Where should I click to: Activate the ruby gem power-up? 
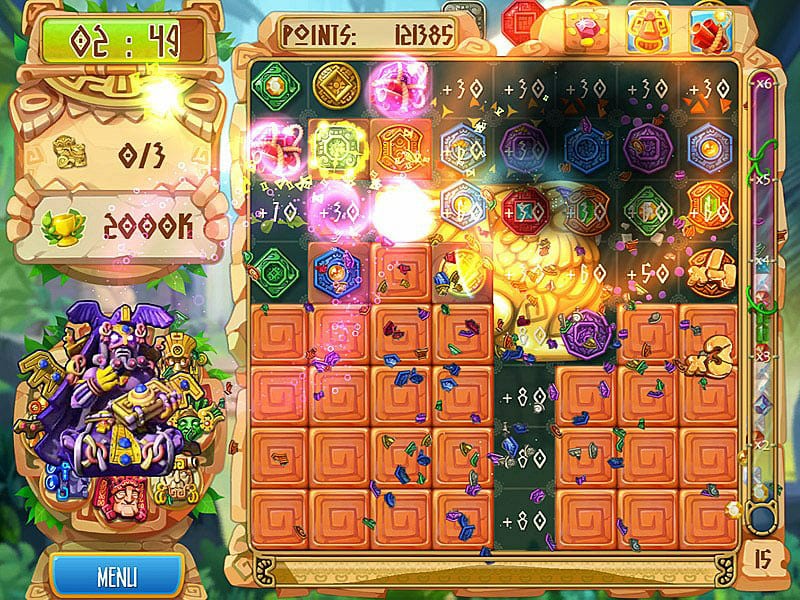click(585, 26)
